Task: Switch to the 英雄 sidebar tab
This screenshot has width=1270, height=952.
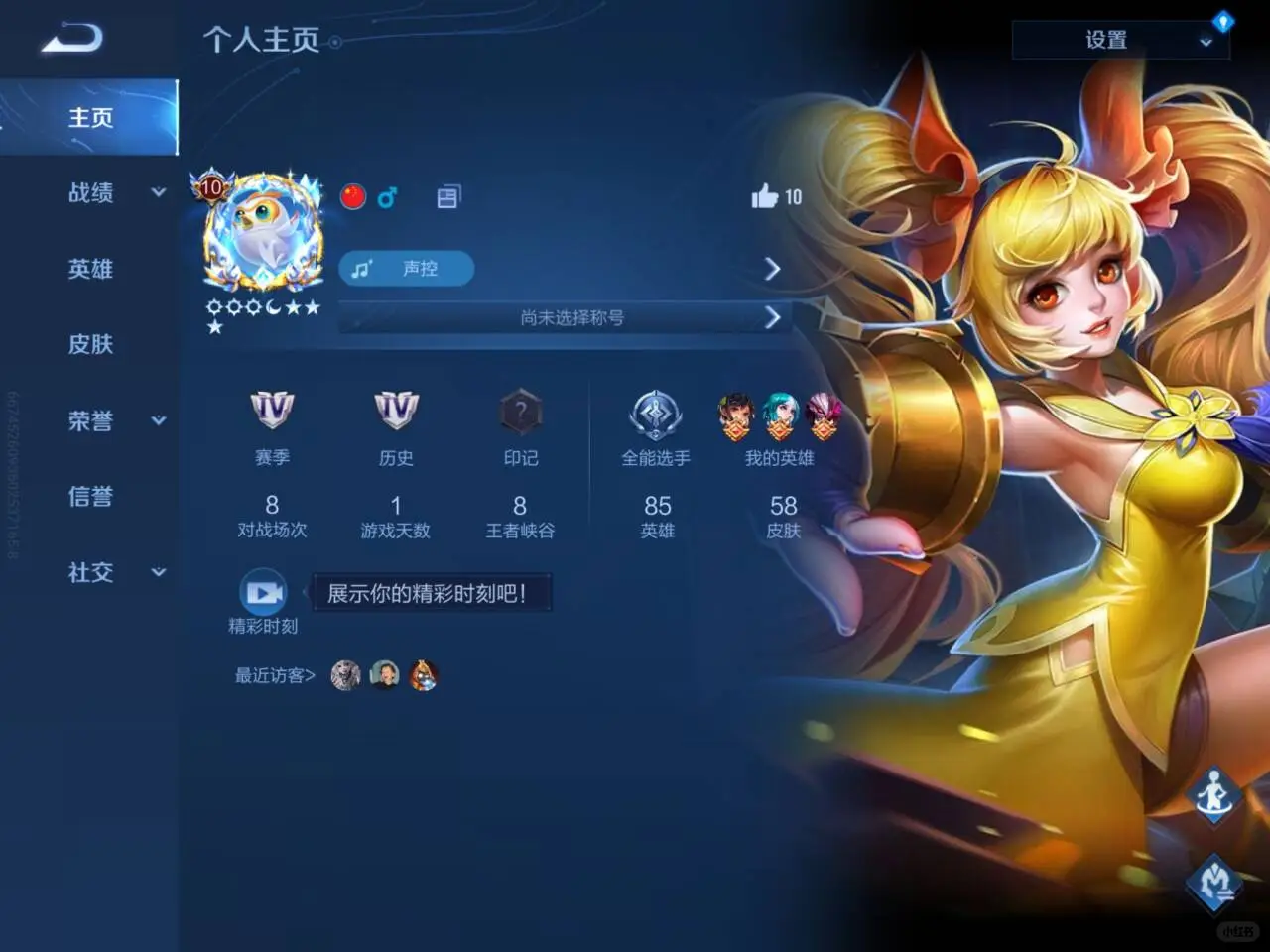Action: pyautogui.click(x=90, y=269)
